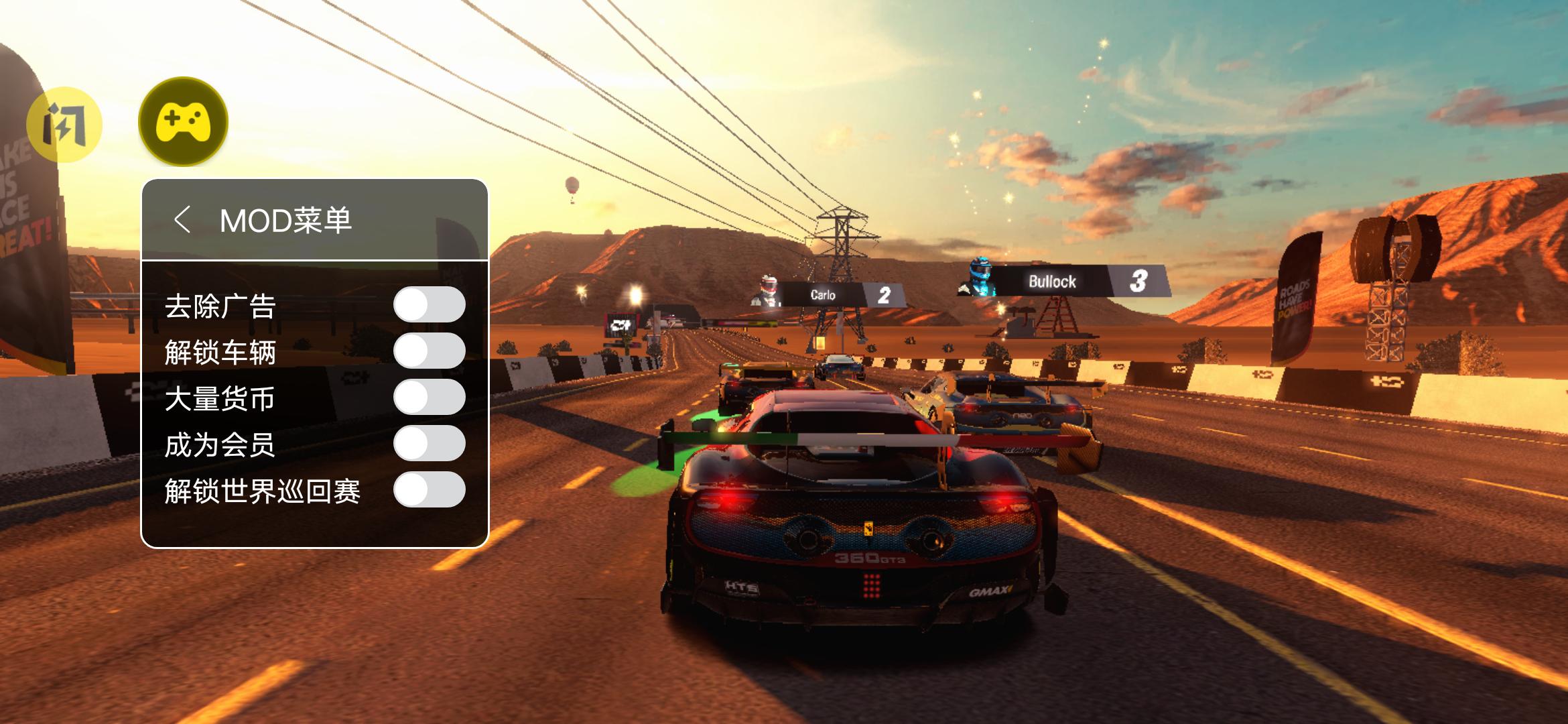Image resolution: width=1568 pixels, height=724 pixels.
Task: Toggle the 去除广告 (remove ads) switch
Action: pyautogui.click(x=429, y=305)
